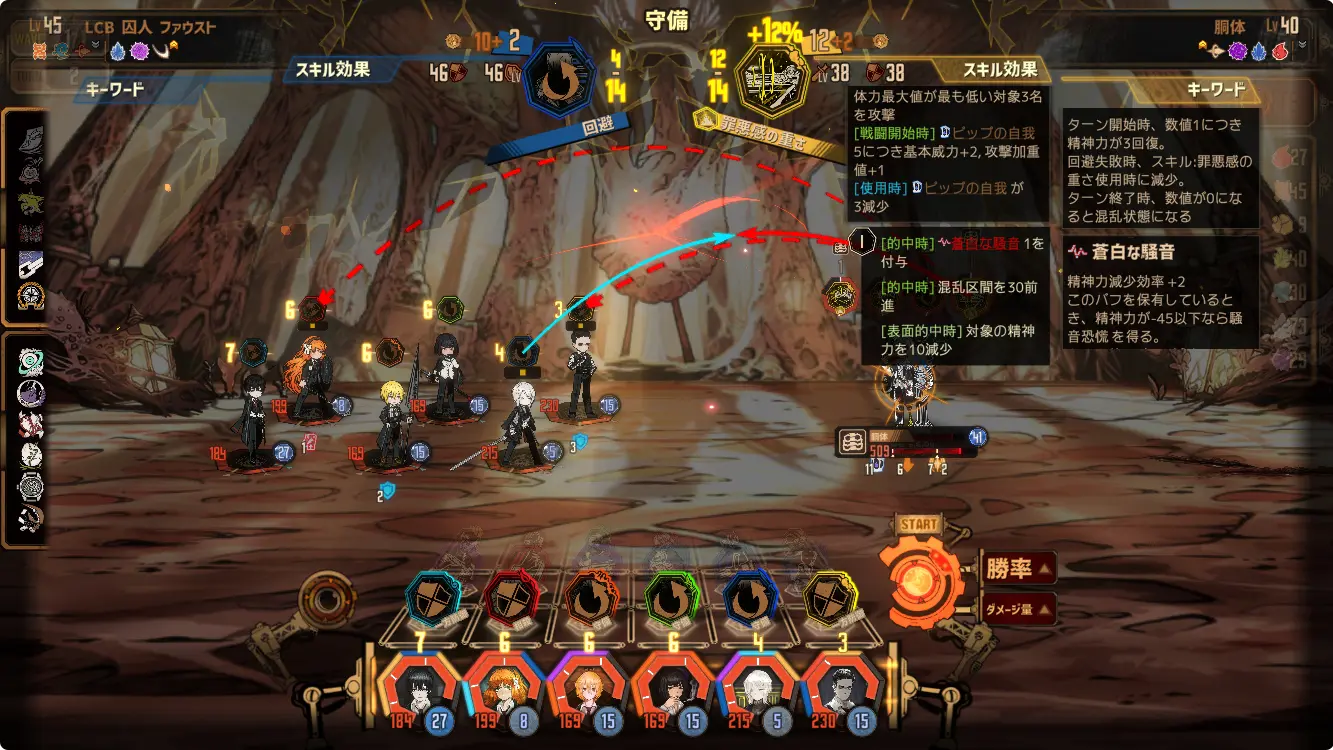This screenshot has height=750, width=1333.
Task: Click the horseshoe E.G.O gift icon
Action: (31, 297)
